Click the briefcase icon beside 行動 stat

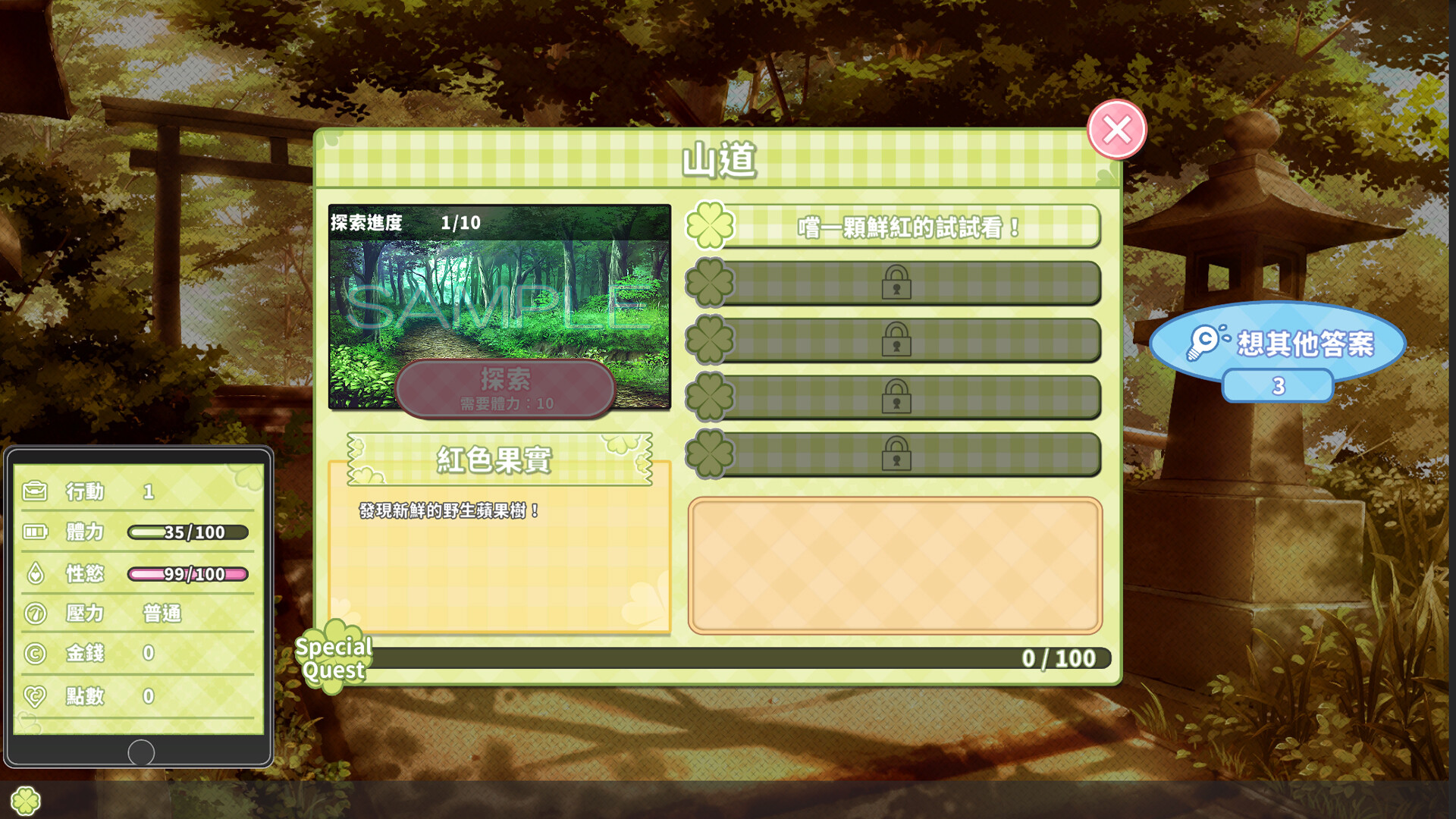[x=36, y=491]
